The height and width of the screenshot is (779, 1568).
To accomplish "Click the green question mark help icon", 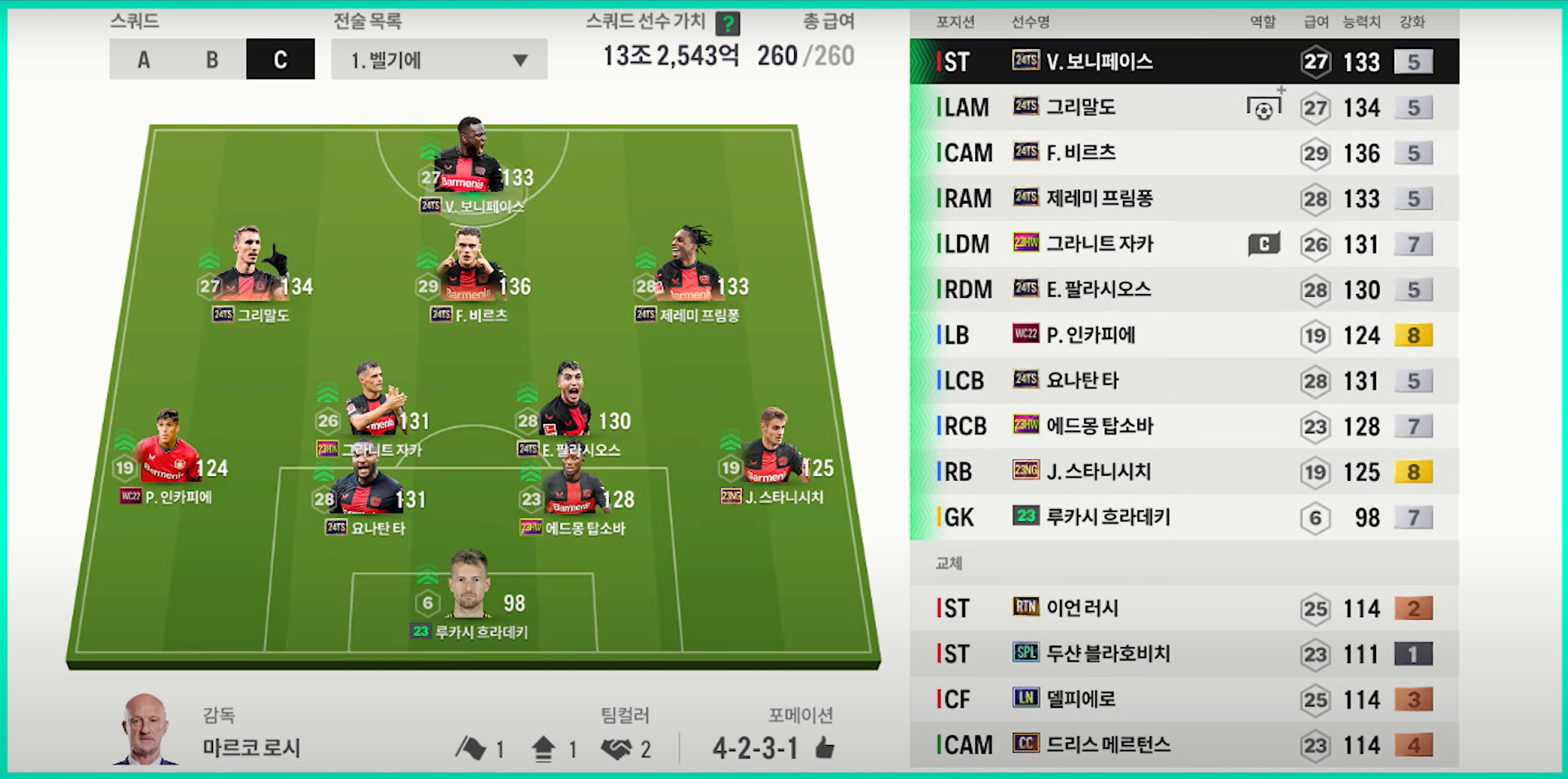I will 728,24.
